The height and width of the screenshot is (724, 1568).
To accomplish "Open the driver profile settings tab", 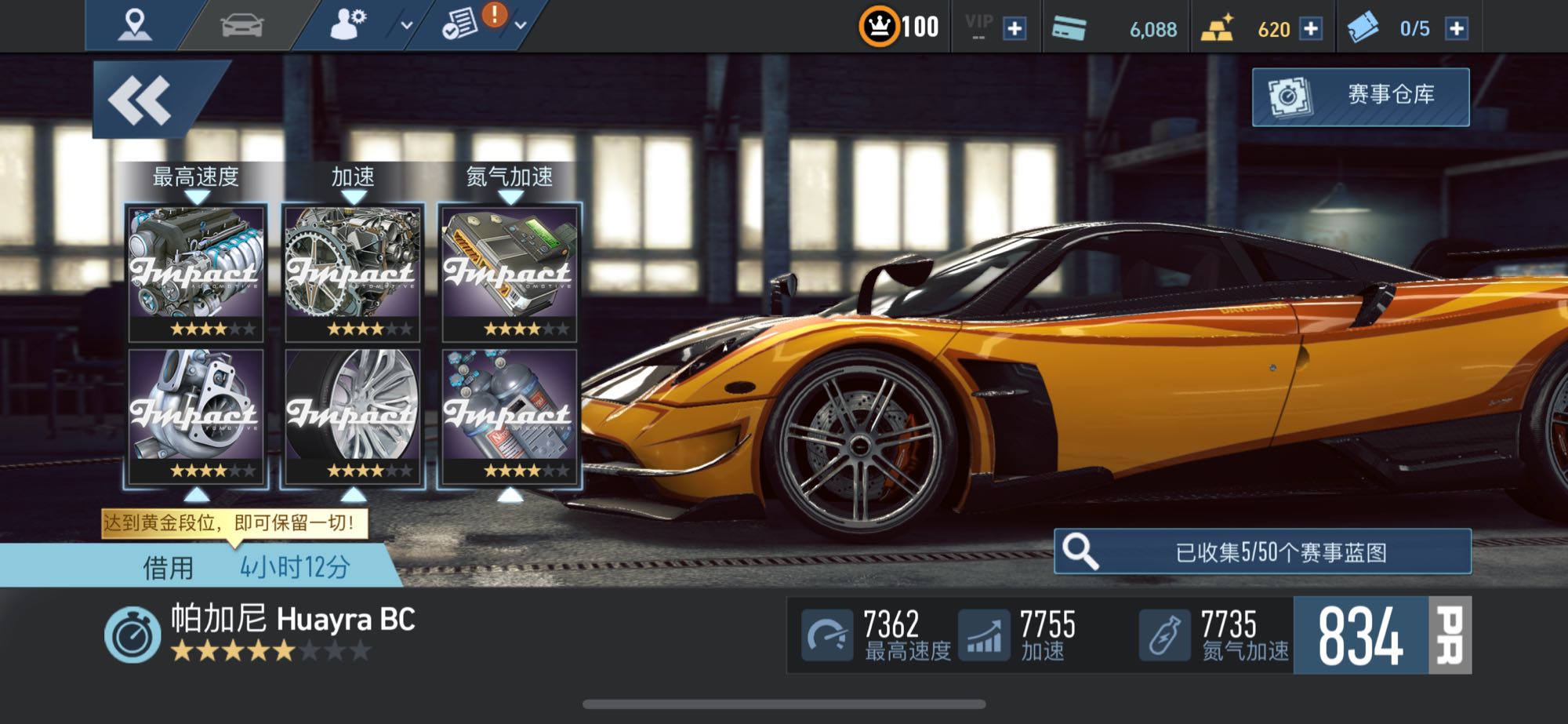I will point(348,24).
